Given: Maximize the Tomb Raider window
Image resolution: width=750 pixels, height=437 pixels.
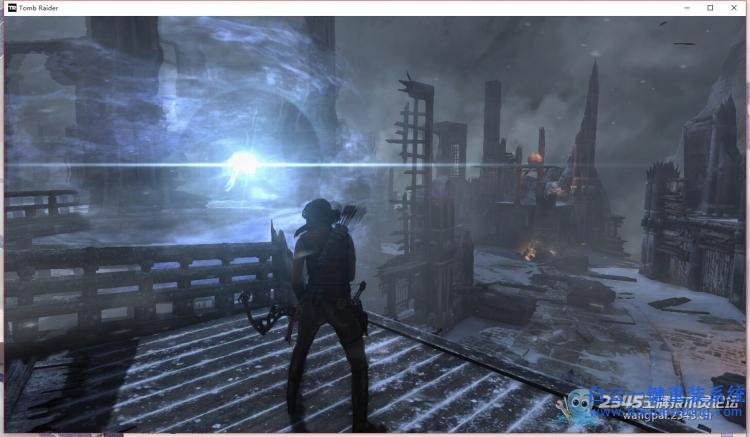Looking at the screenshot, I should tap(710, 7).
